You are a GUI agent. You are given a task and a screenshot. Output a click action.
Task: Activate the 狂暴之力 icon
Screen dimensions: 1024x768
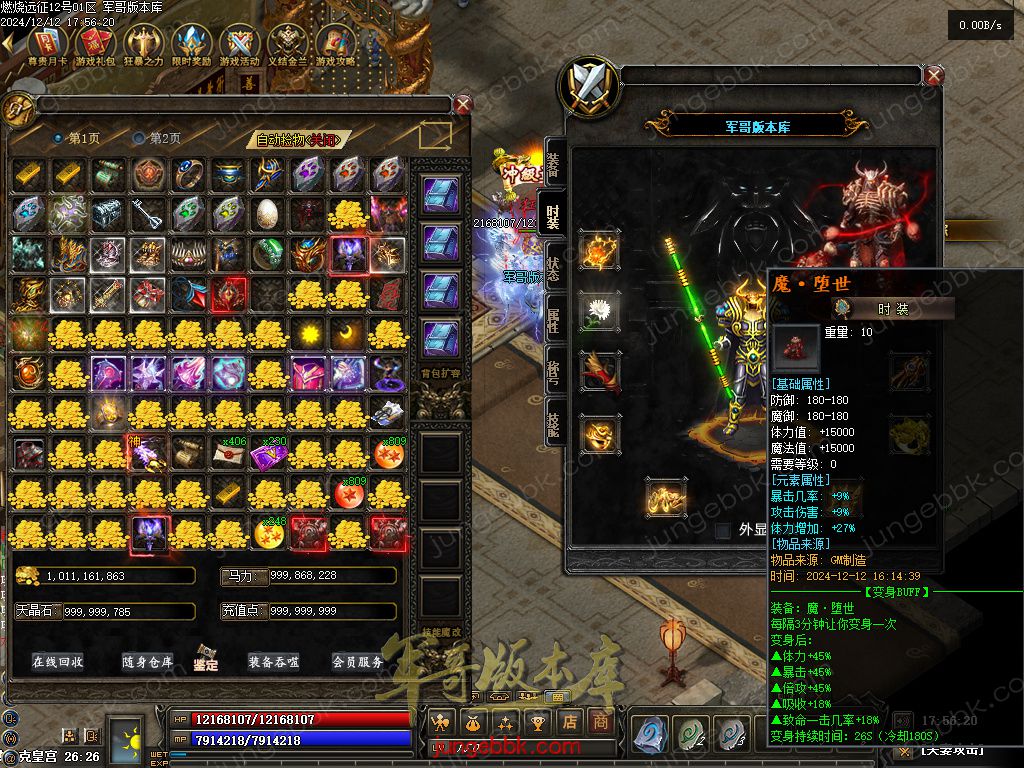143,45
